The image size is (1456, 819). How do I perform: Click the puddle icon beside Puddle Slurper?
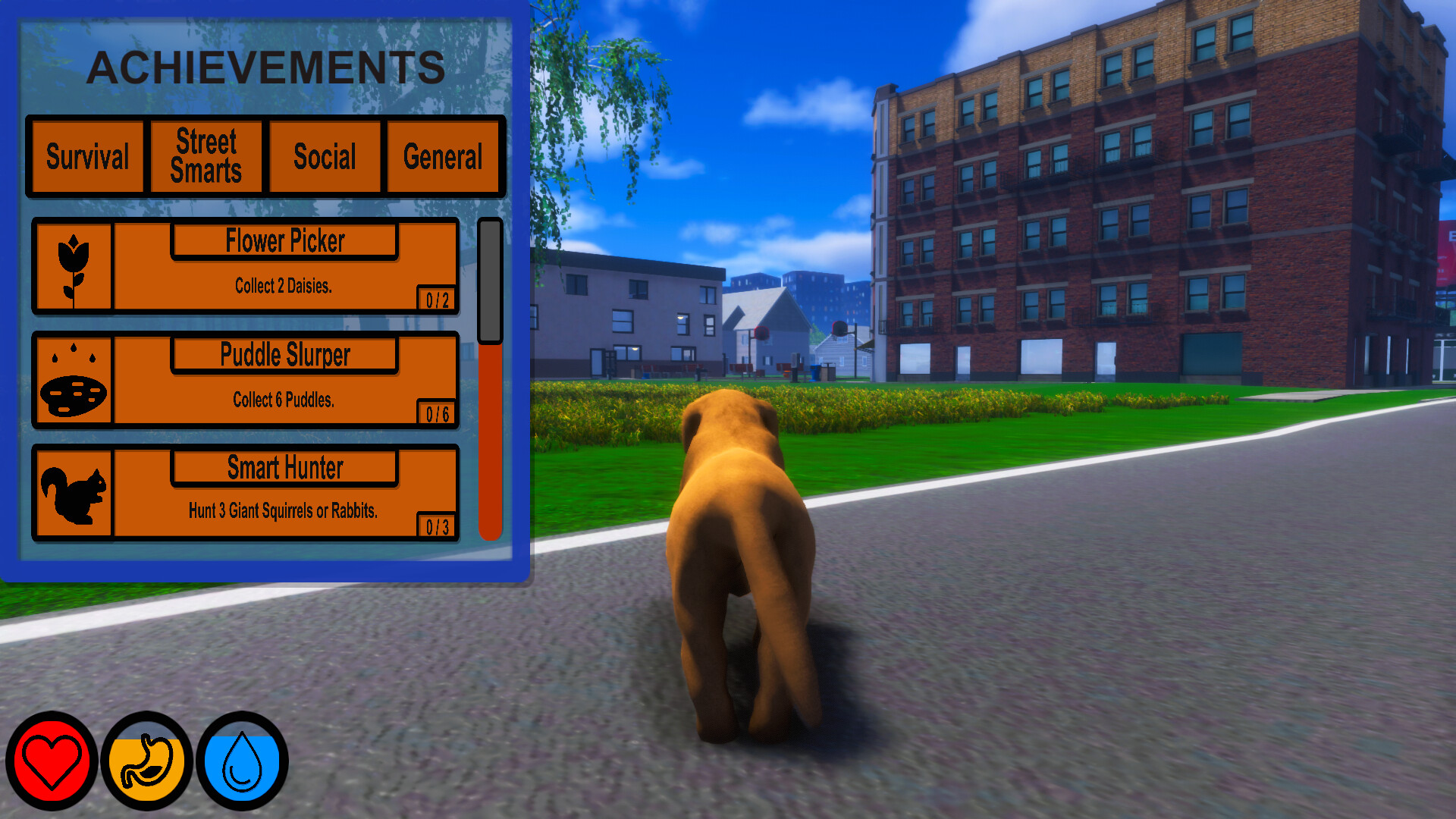(73, 381)
